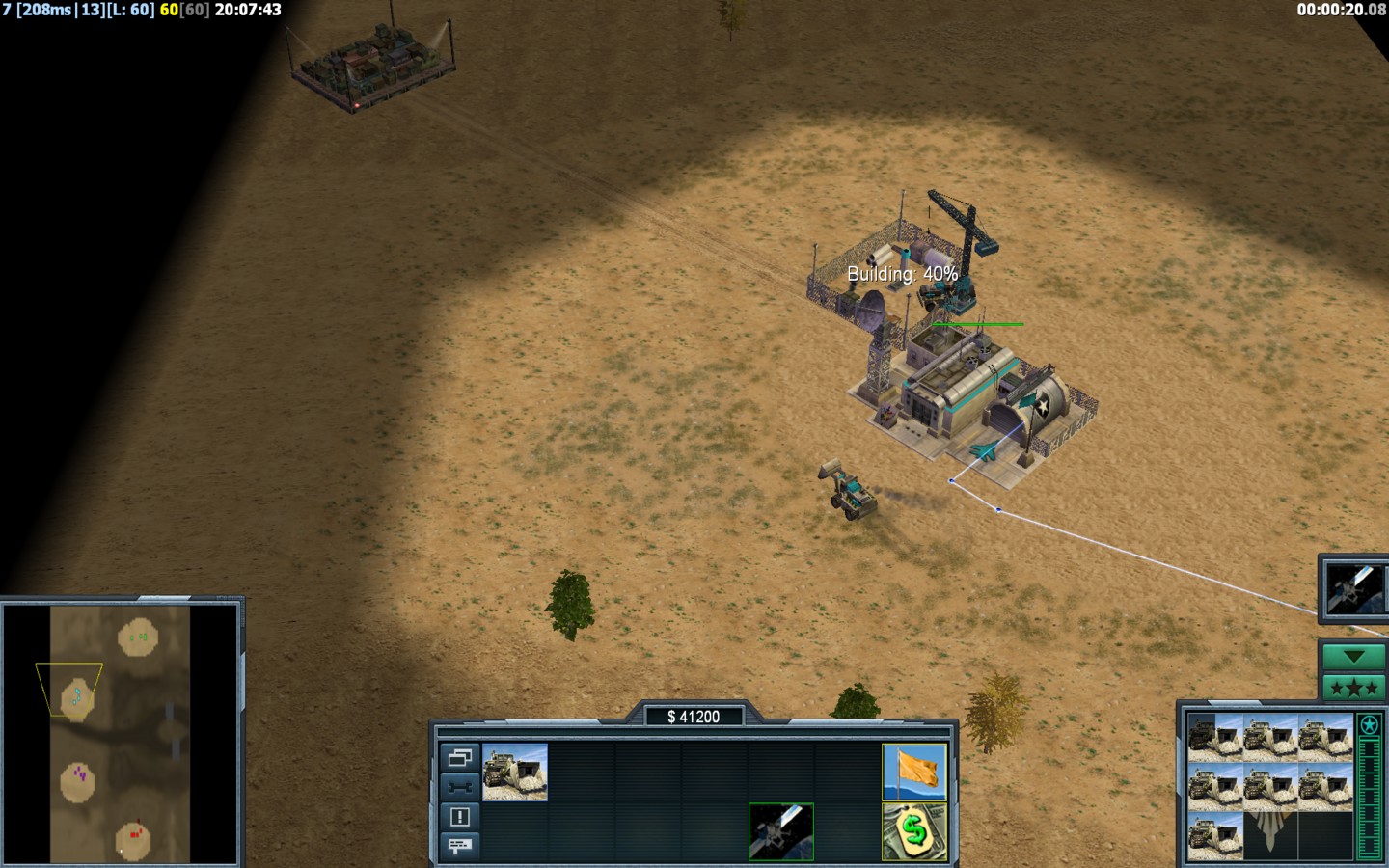1389x868 pixels.
Task: Click the green downward arrow button
Action: pos(1353,657)
